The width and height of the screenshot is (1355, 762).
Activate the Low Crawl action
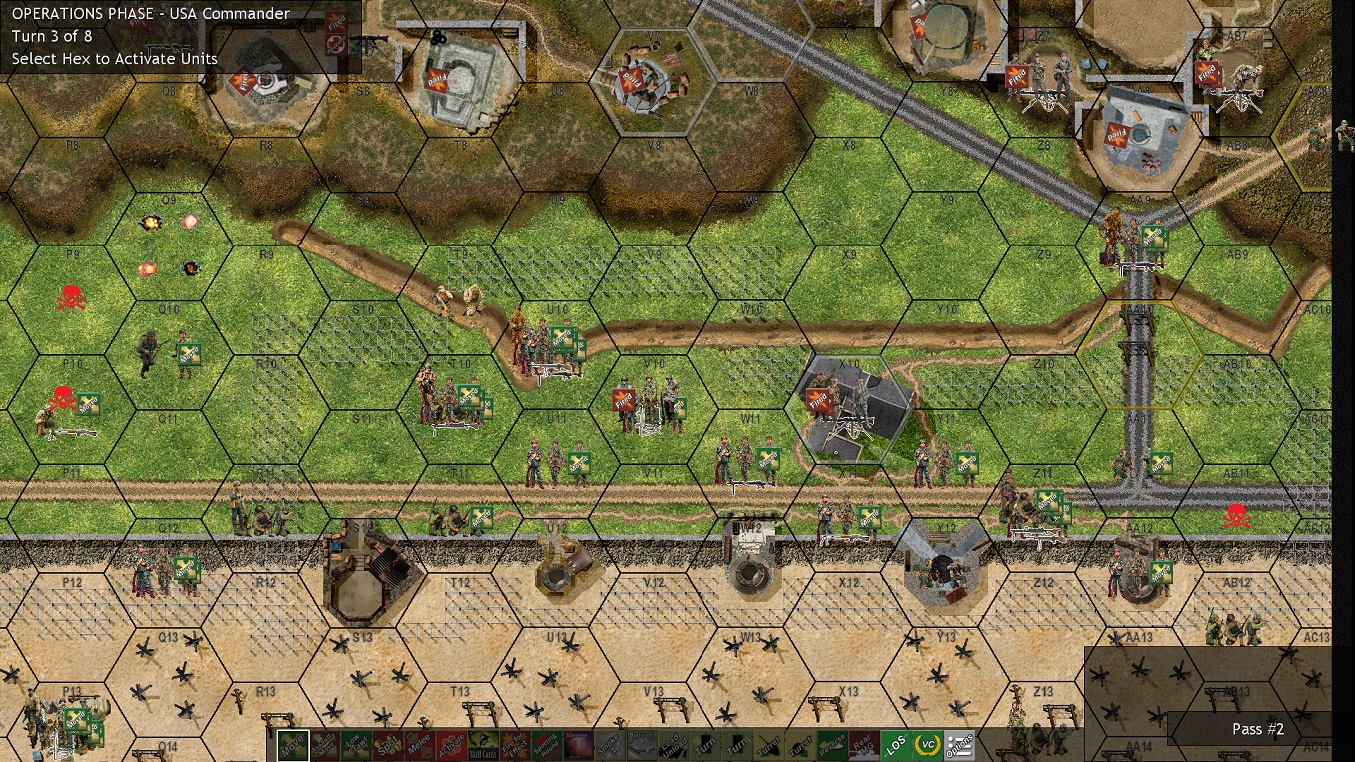[x=355, y=746]
